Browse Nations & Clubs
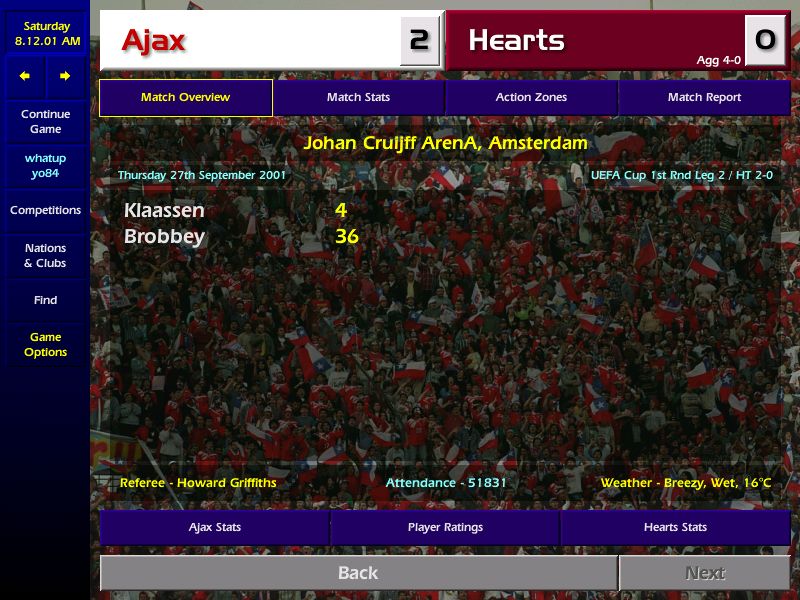The image size is (800, 600). pos(45,255)
